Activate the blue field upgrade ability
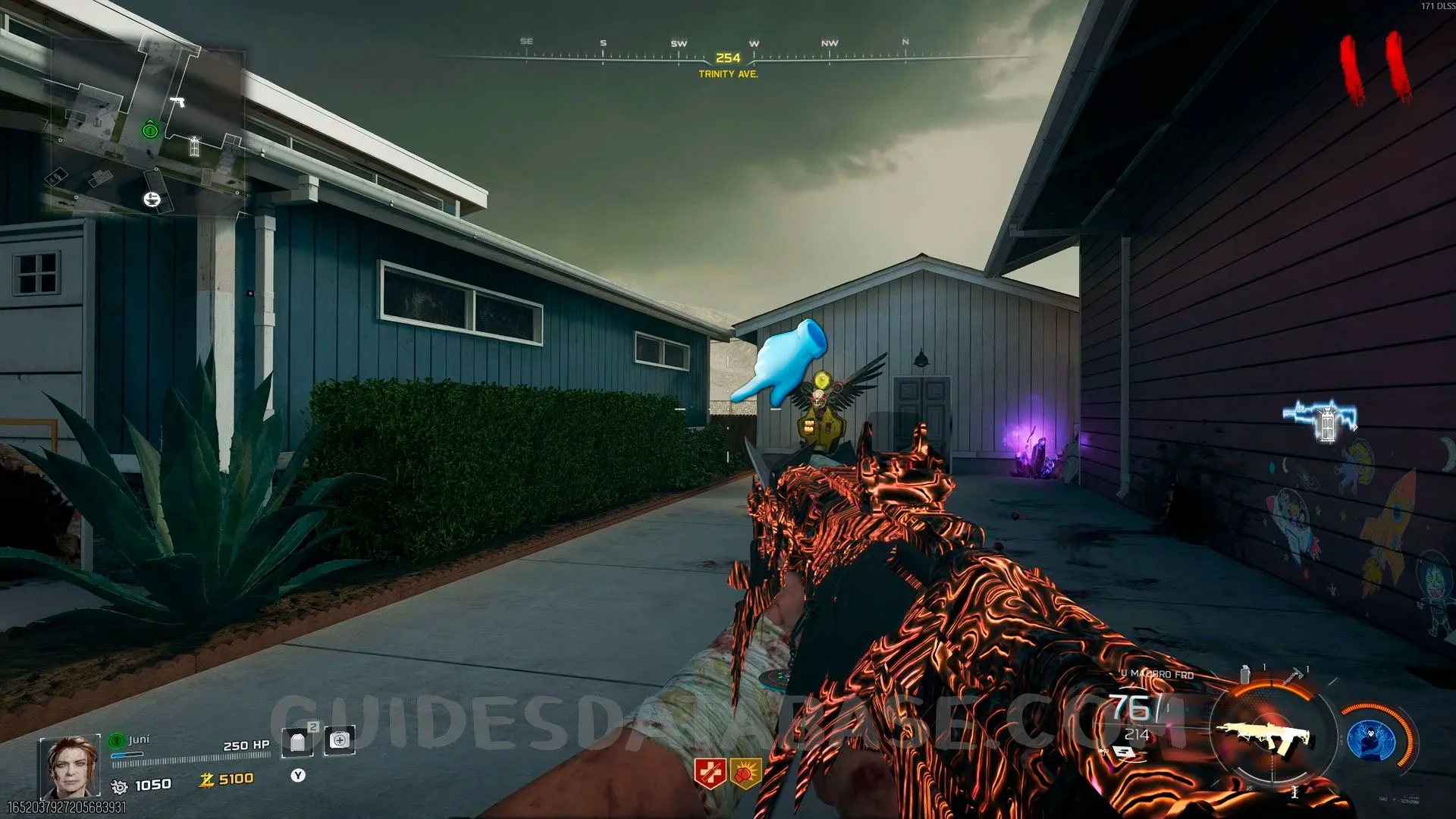 pos(1371,740)
